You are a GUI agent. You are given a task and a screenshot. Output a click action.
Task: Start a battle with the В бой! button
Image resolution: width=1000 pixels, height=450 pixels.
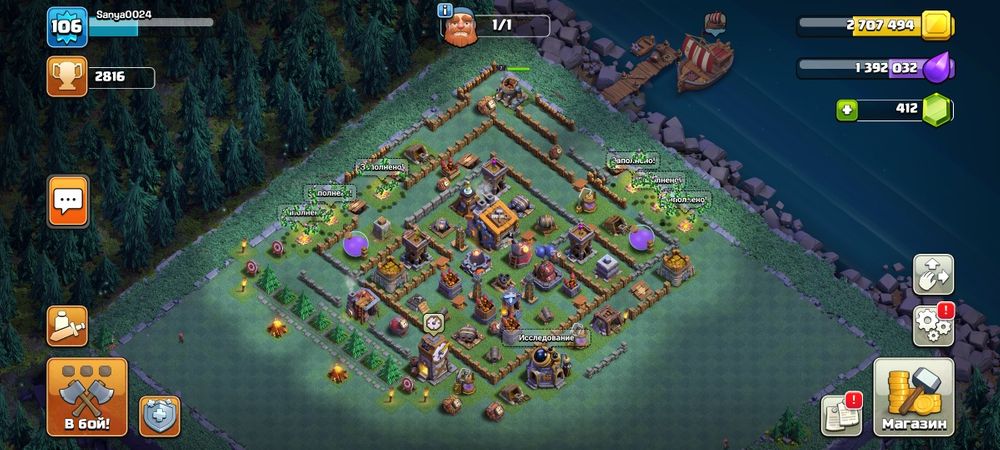87,397
